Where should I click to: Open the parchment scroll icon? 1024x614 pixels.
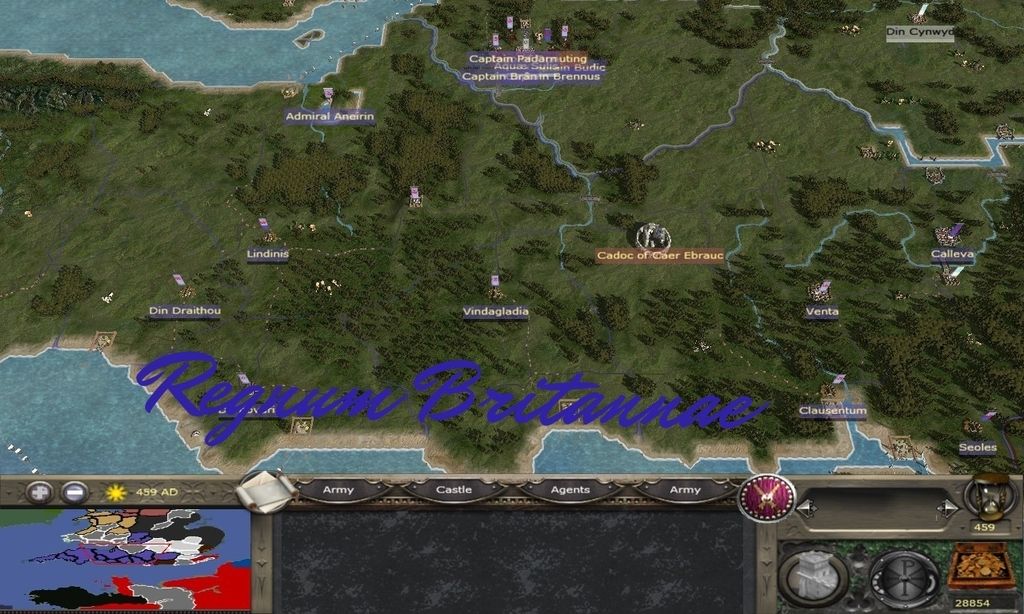(x=267, y=491)
